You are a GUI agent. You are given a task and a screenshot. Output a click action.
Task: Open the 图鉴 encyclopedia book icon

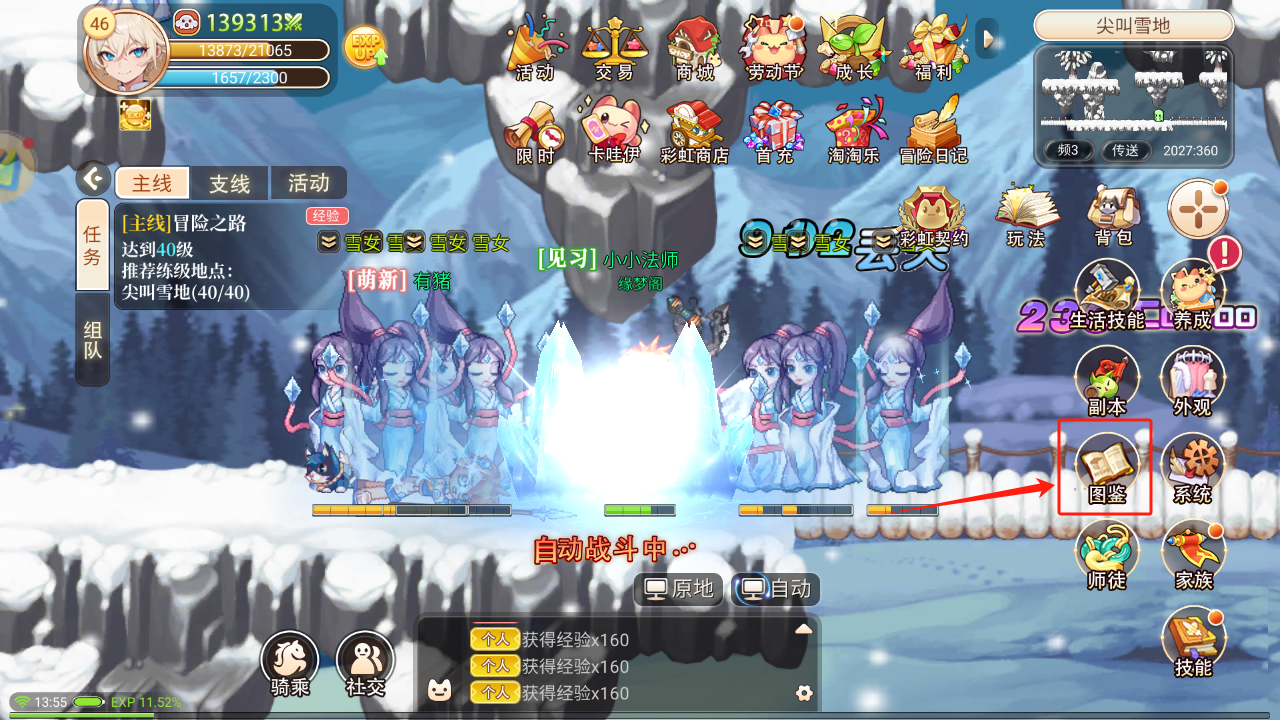pyautogui.click(x=1106, y=467)
